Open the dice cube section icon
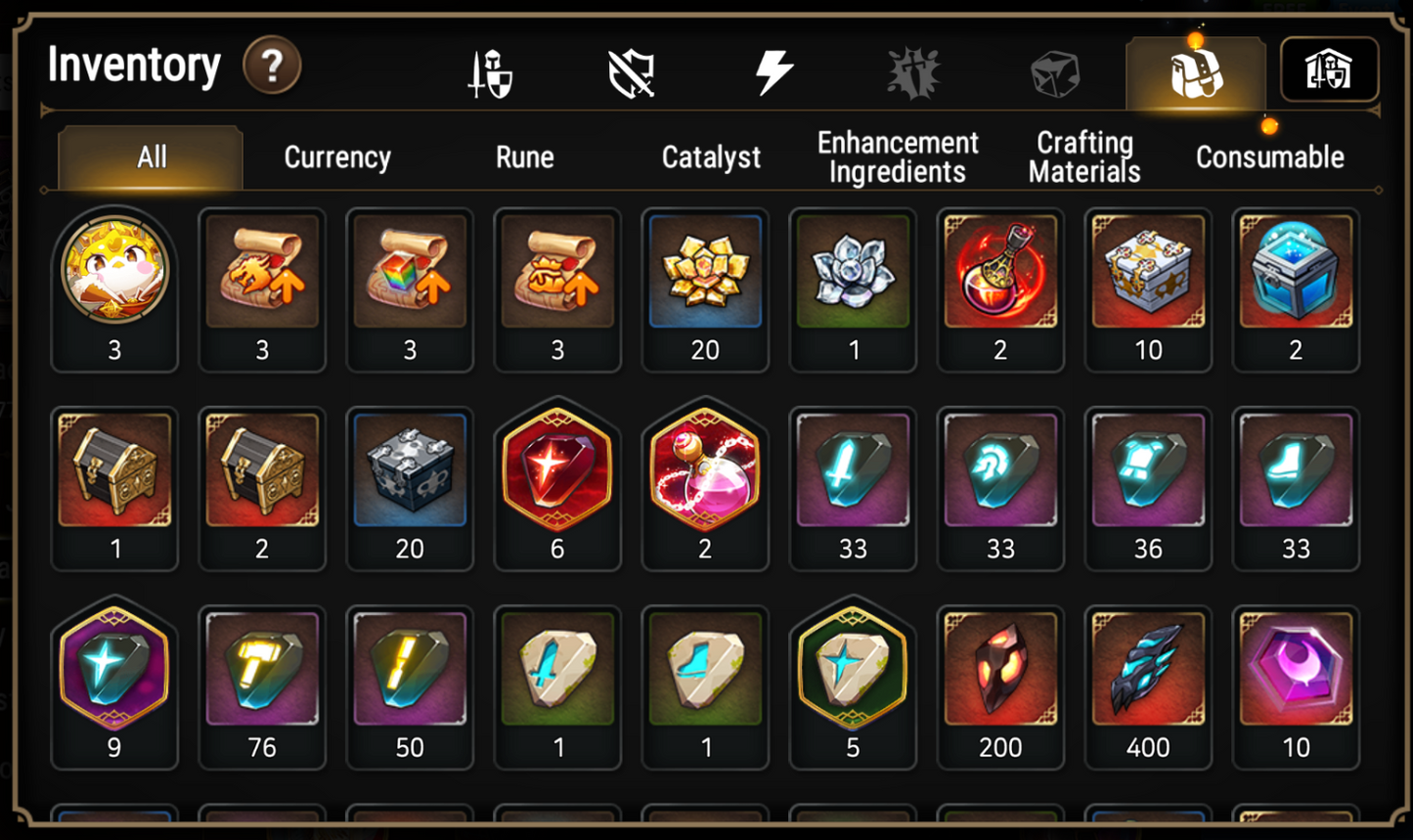Screen dimensions: 1413x840 pos(1053,70)
